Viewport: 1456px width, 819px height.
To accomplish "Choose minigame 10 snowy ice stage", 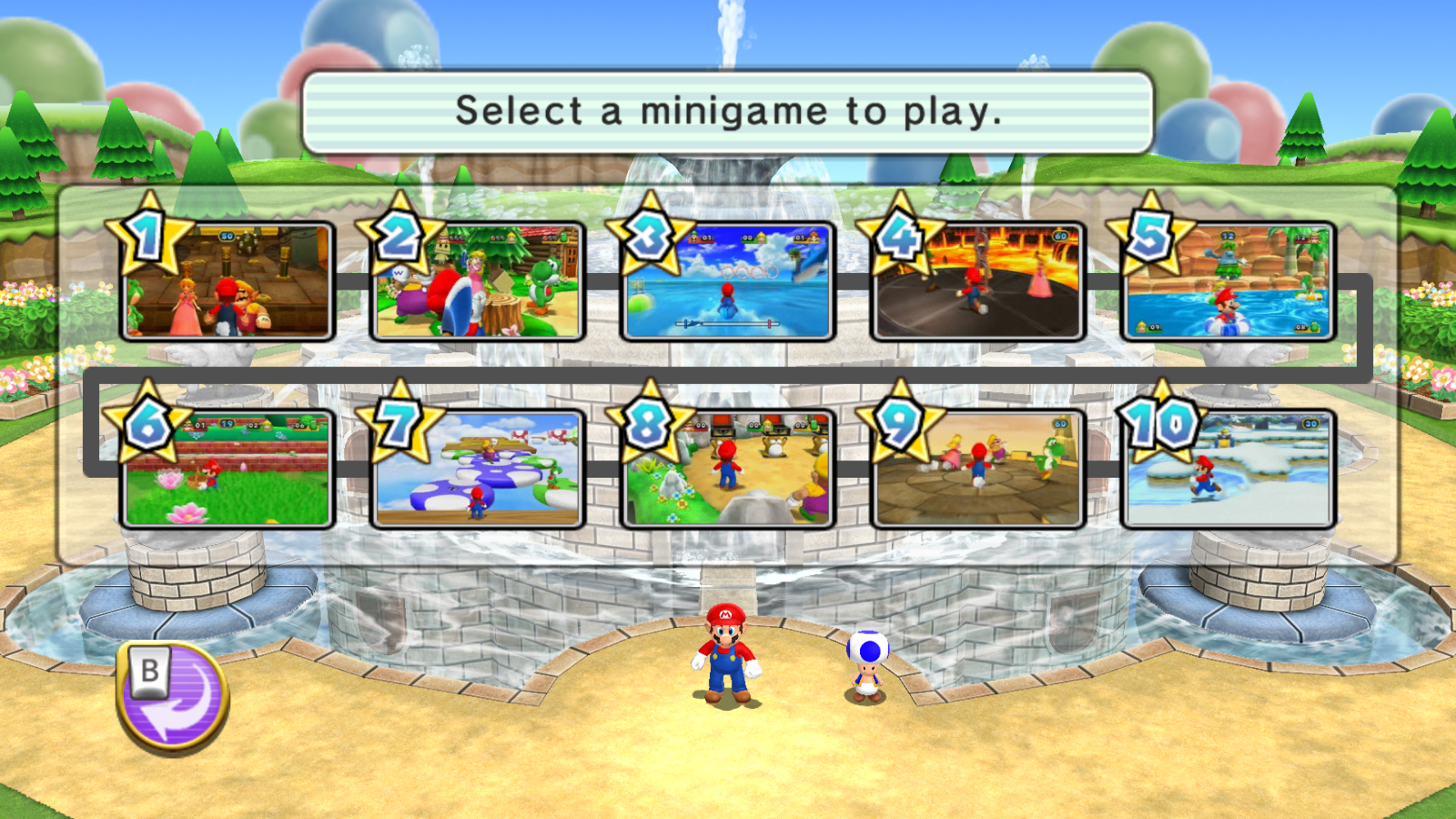I will click(x=1228, y=470).
